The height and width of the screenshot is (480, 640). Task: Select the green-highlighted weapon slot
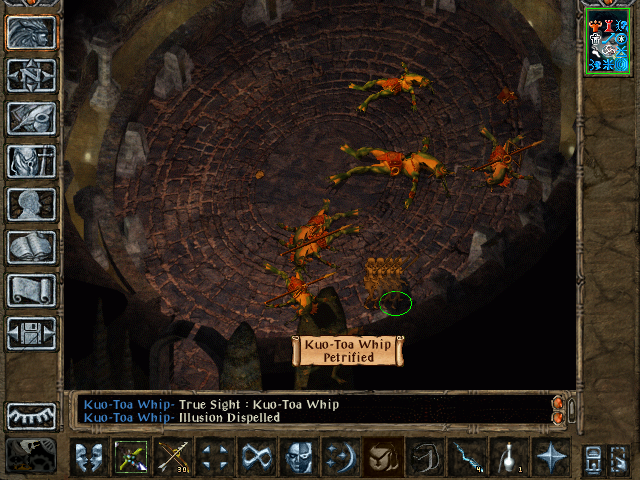(x=131, y=458)
